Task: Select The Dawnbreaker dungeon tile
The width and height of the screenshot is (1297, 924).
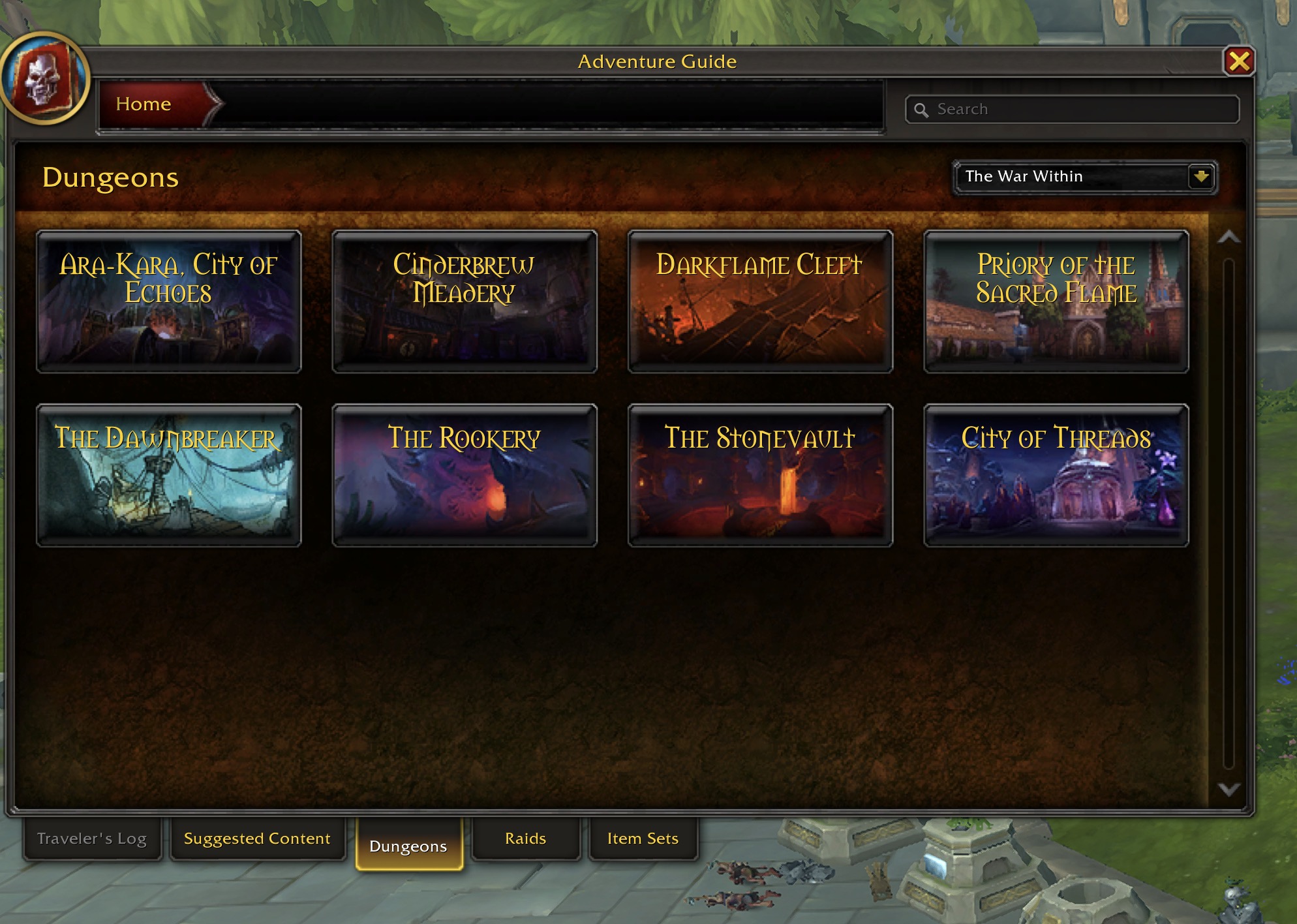Action: tap(169, 475)
